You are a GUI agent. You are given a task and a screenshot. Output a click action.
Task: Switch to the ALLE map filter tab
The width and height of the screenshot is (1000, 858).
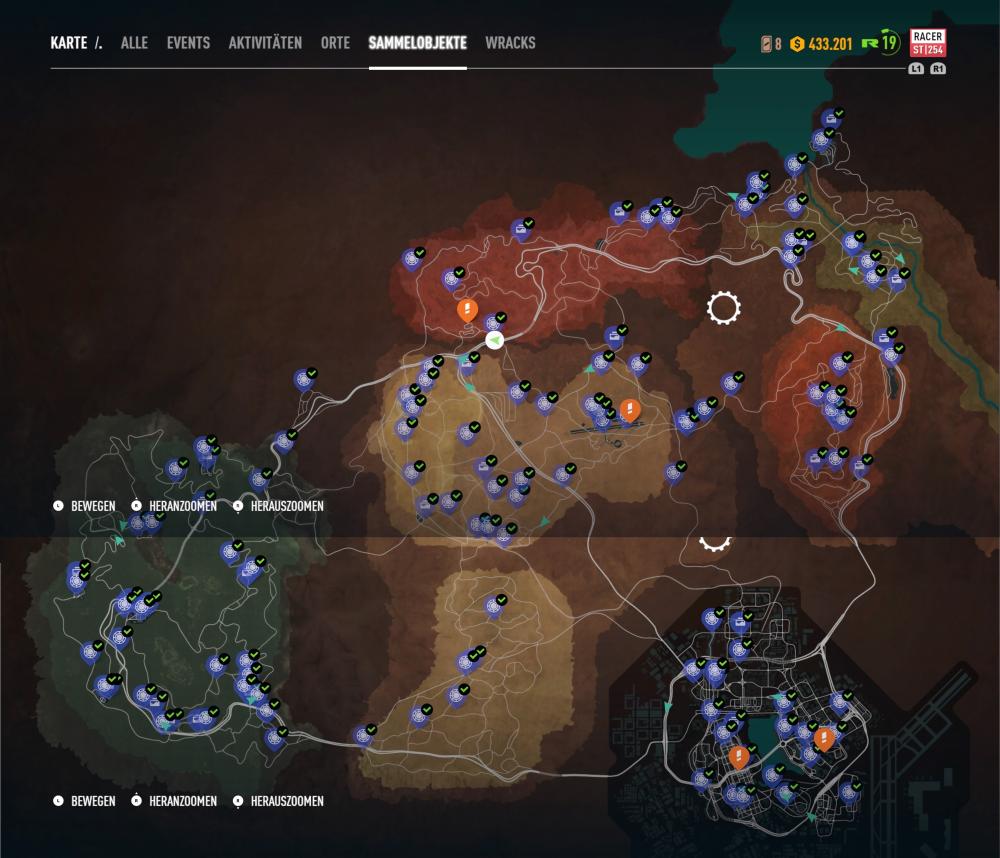pos(134,43)
